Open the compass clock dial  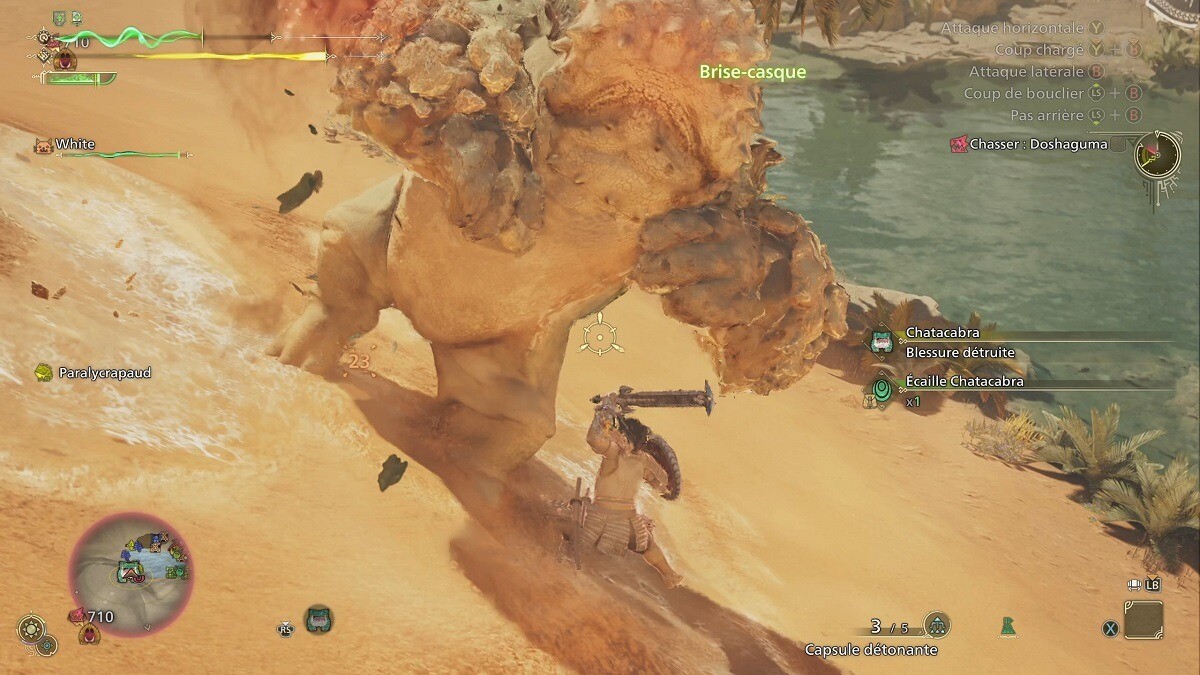(x=1158, y=154)
